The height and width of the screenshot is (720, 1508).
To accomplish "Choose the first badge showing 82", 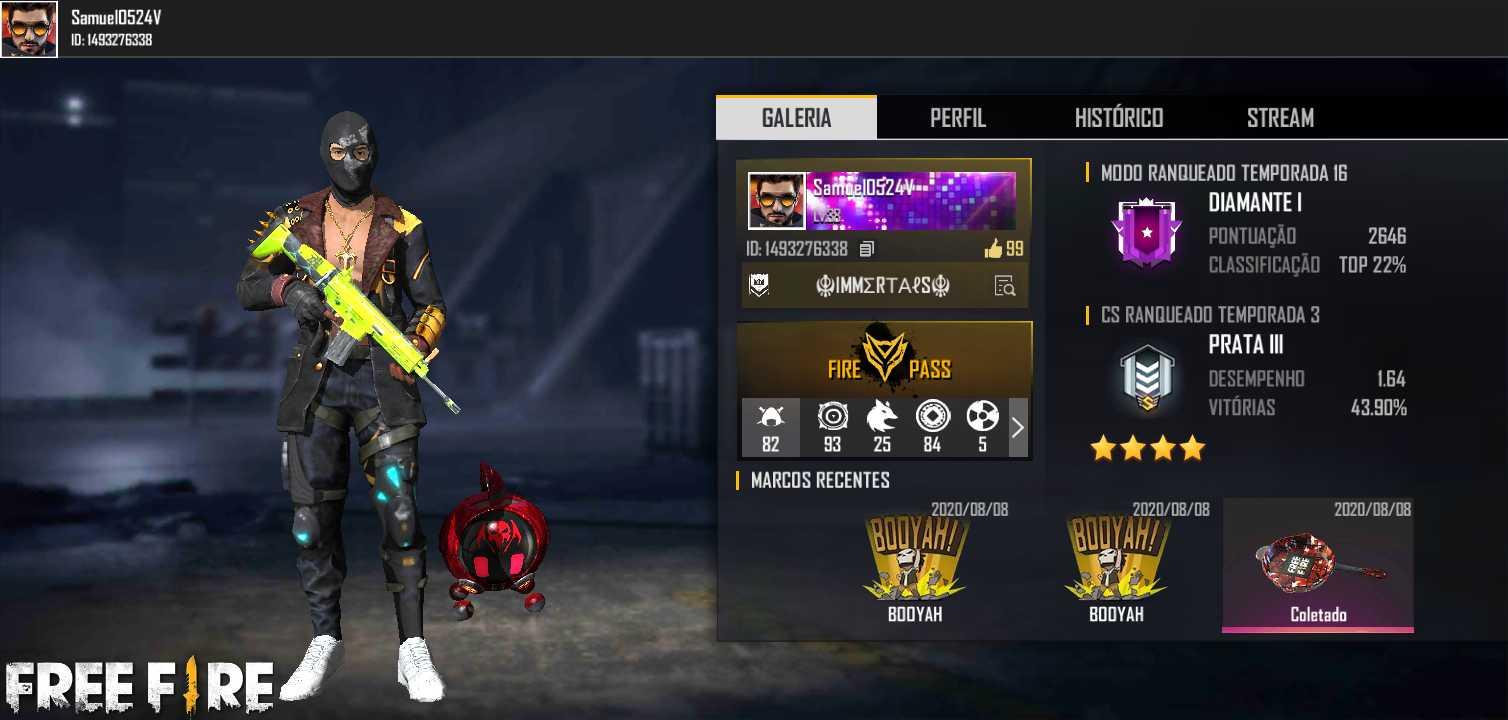I will (771, 427).
